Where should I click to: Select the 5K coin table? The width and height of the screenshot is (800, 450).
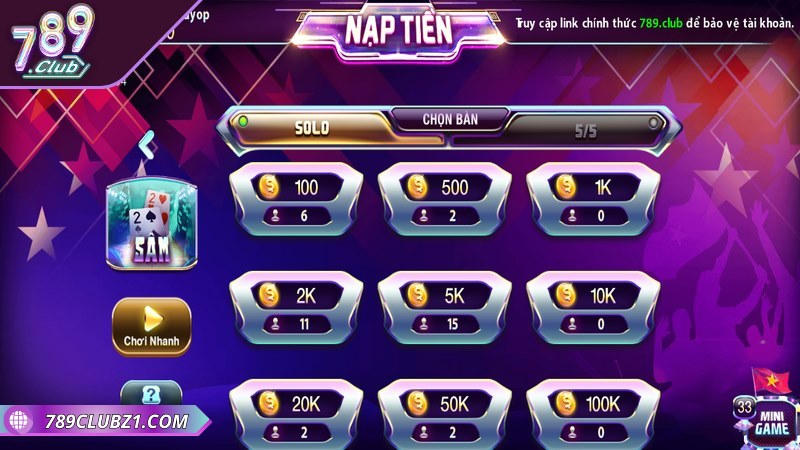pyautogui.click(x=443, y=306)
